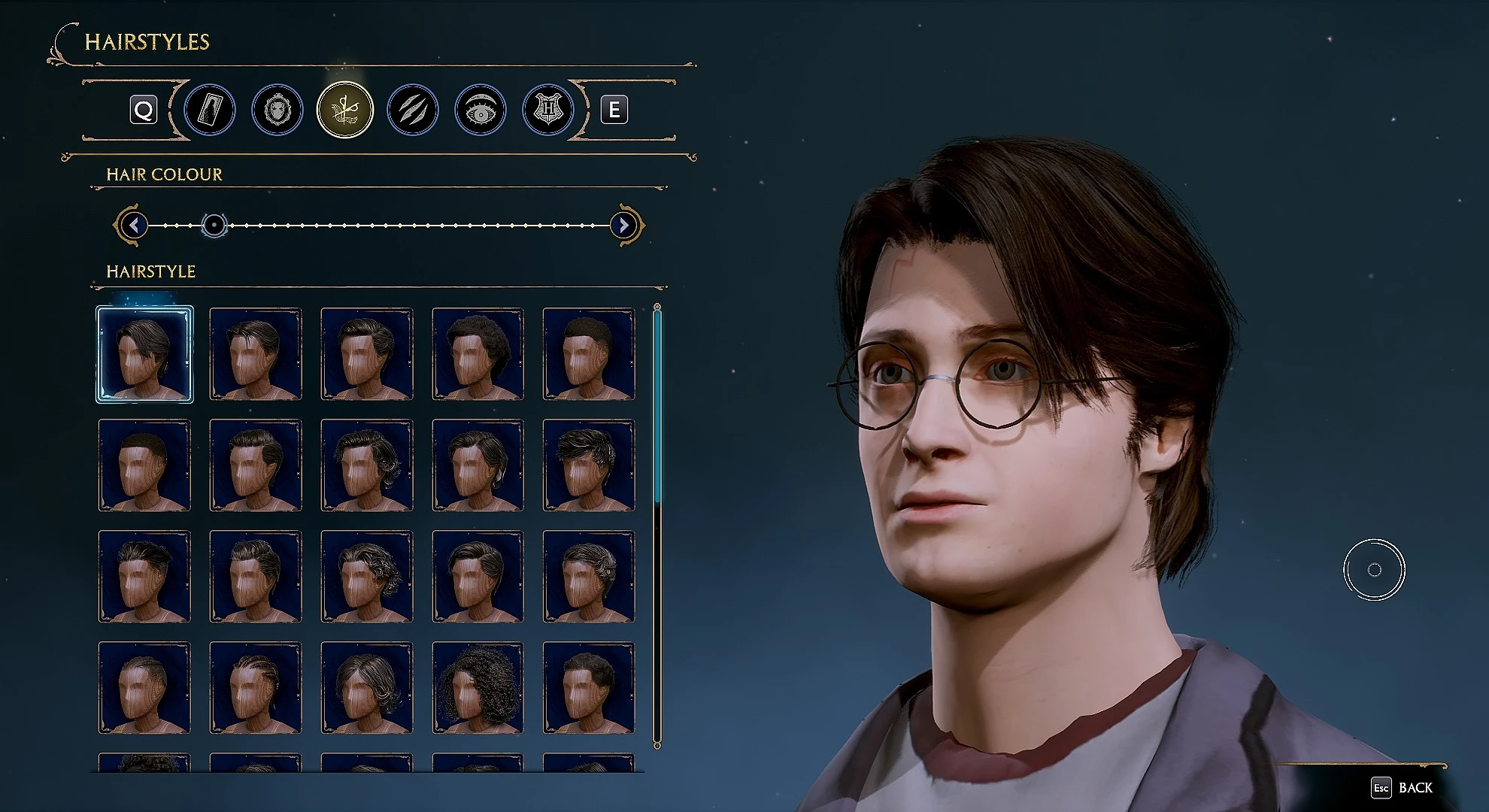Screen dimensions: 1489x812
Task: Select the hairstyles category scissors icon
Action: [x=344, y=109]
